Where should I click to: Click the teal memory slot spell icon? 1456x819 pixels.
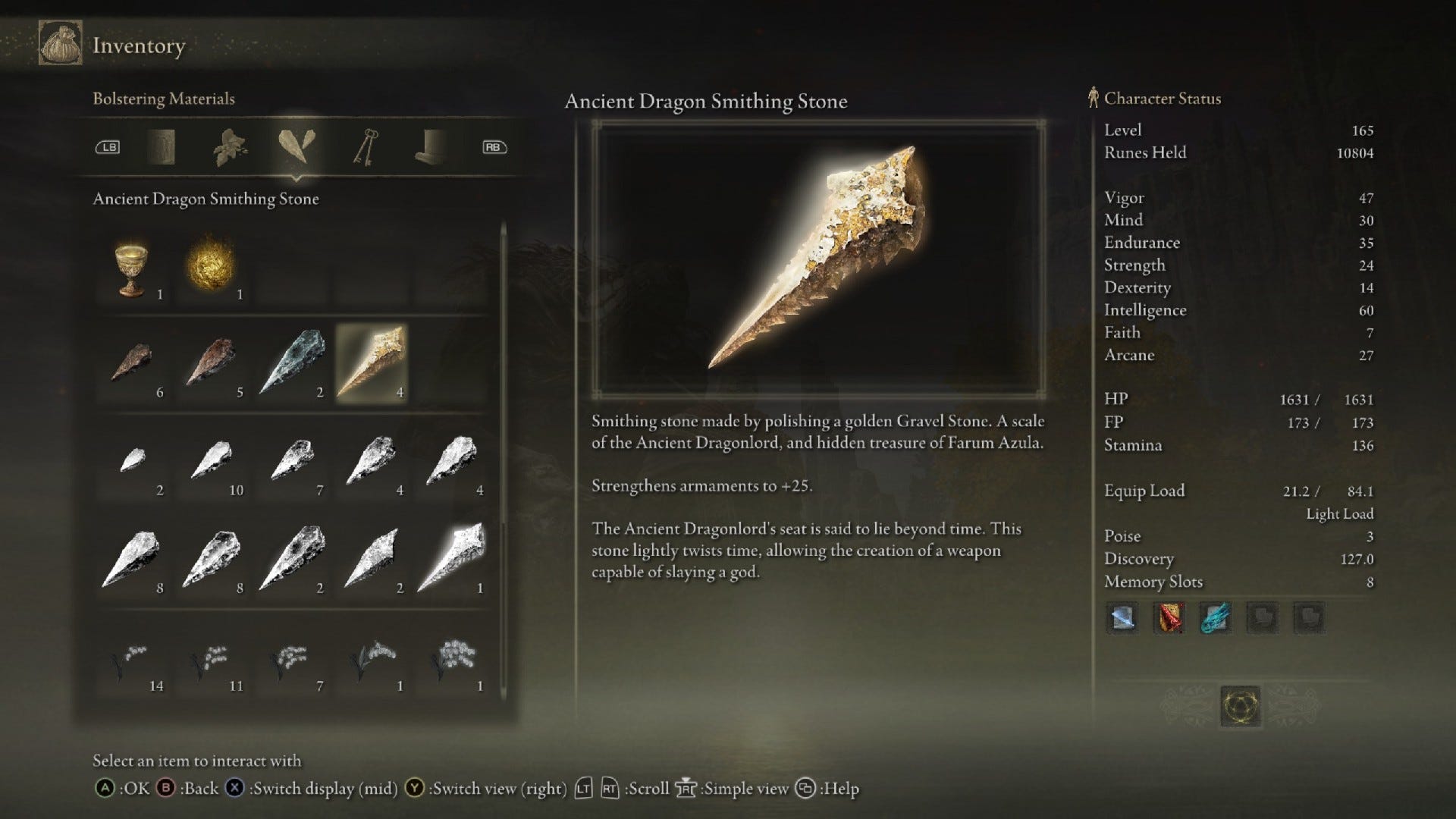point(1216,618)
